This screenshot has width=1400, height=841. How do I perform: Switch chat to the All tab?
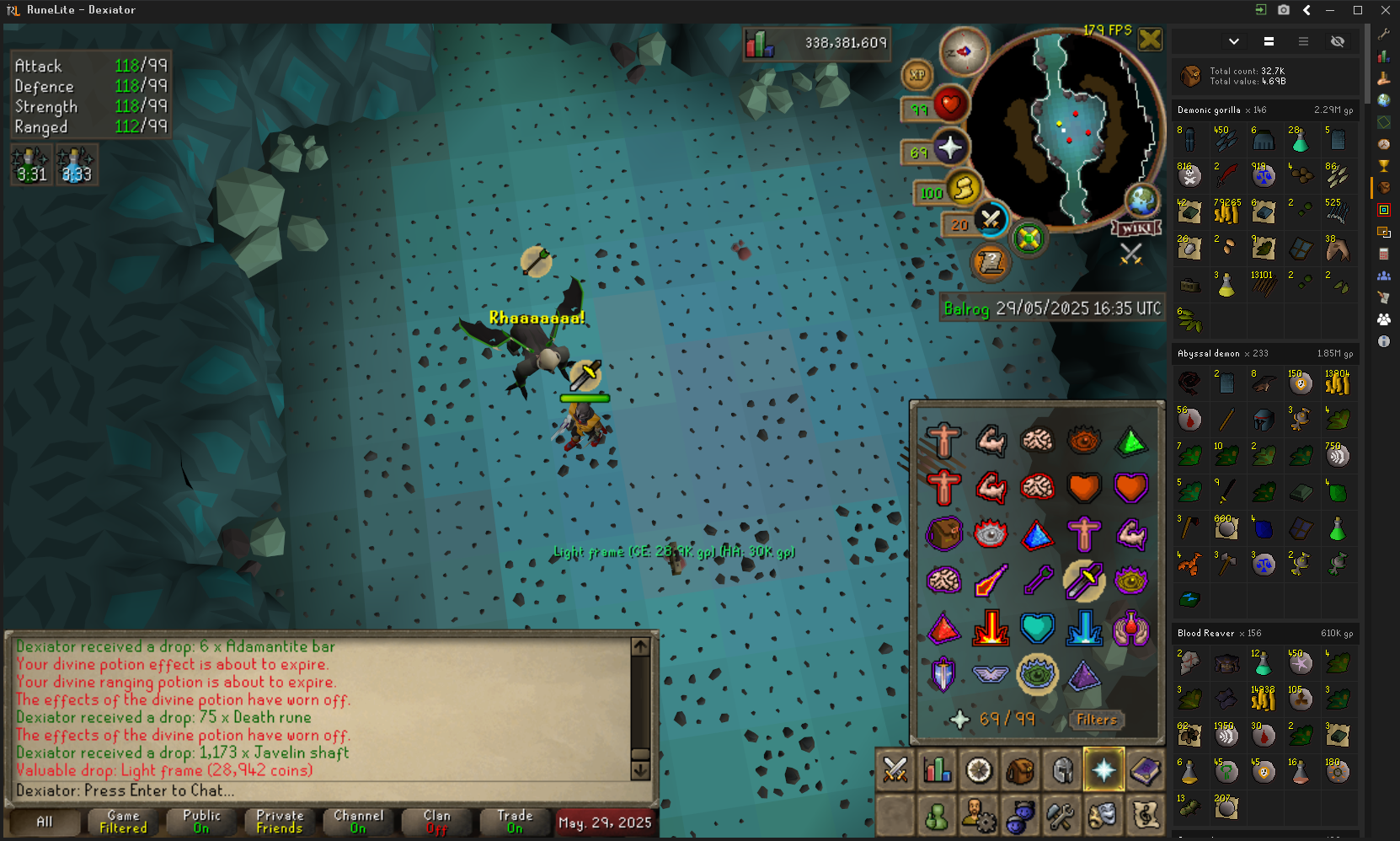point(45,822)
